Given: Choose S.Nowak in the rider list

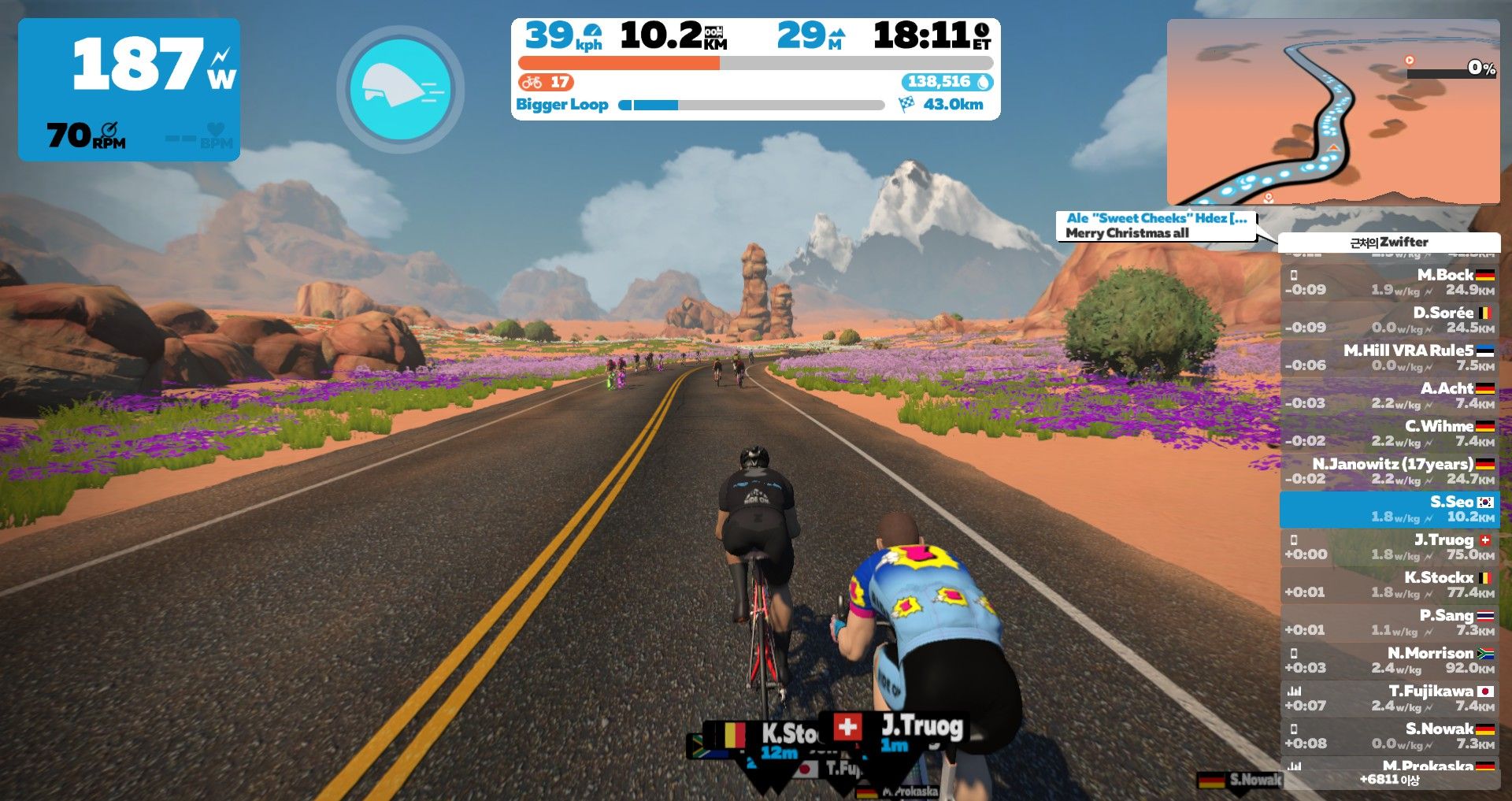Looking at the screenshot, I should 1390,736.
